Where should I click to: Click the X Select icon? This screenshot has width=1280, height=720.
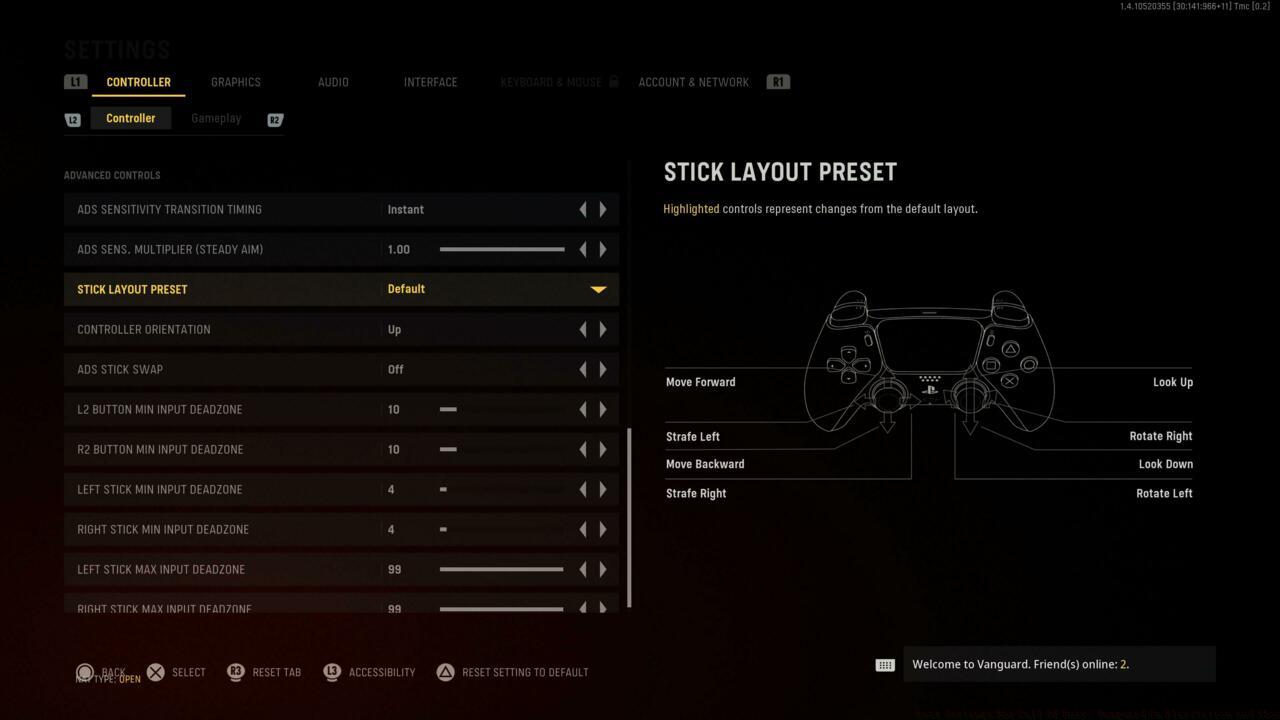[156, 672]
